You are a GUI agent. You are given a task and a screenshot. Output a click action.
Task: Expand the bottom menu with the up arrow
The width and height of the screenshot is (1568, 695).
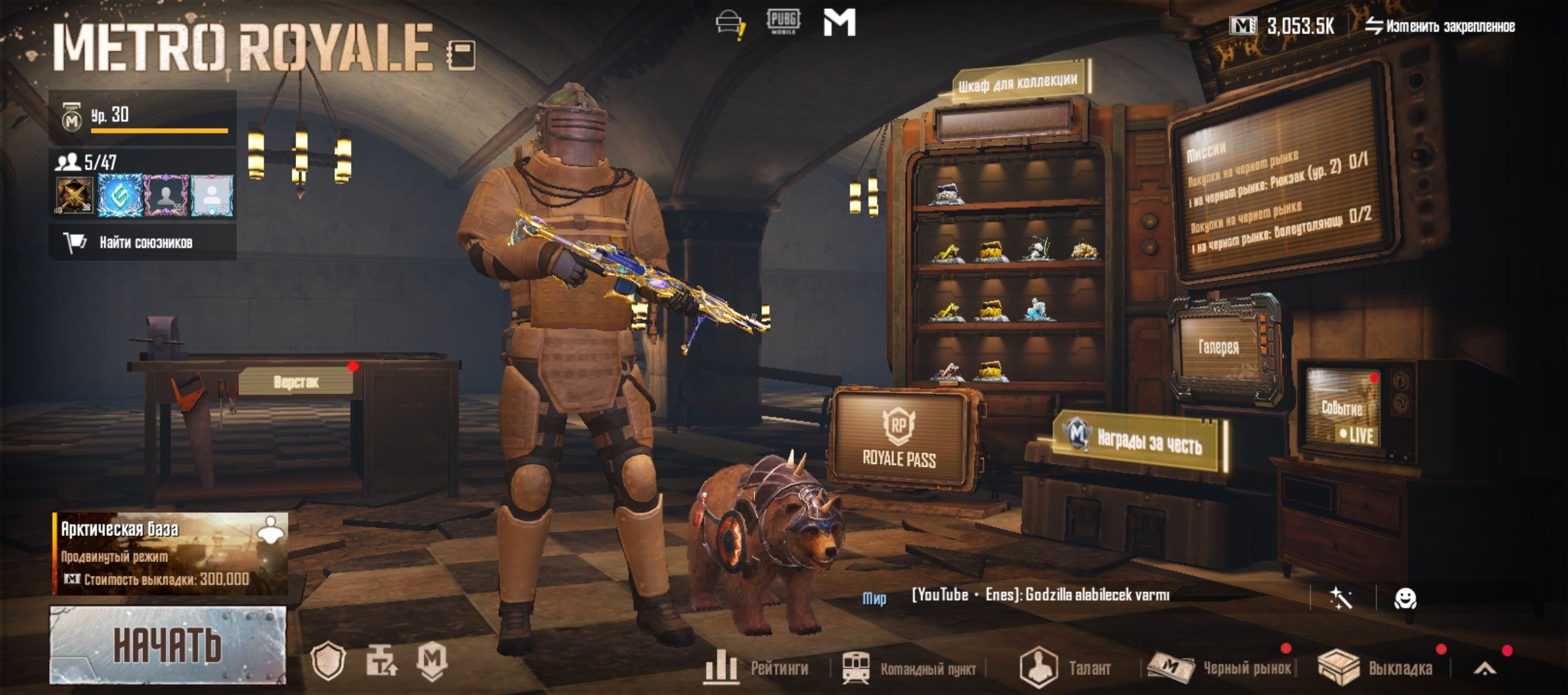pyautogui.click(x=1484, y=669)
